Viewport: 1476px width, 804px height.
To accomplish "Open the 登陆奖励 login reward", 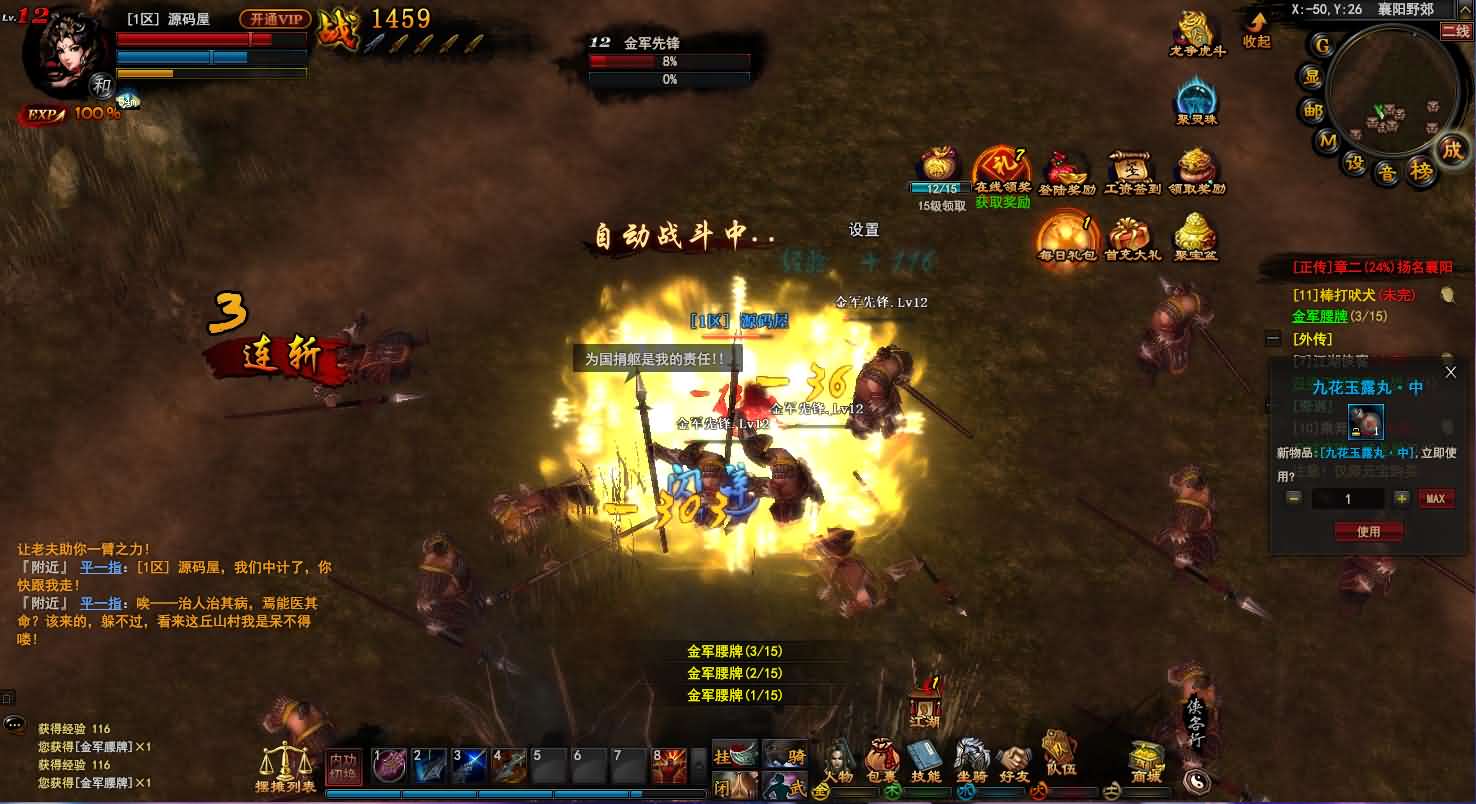I will point(1067,171).
